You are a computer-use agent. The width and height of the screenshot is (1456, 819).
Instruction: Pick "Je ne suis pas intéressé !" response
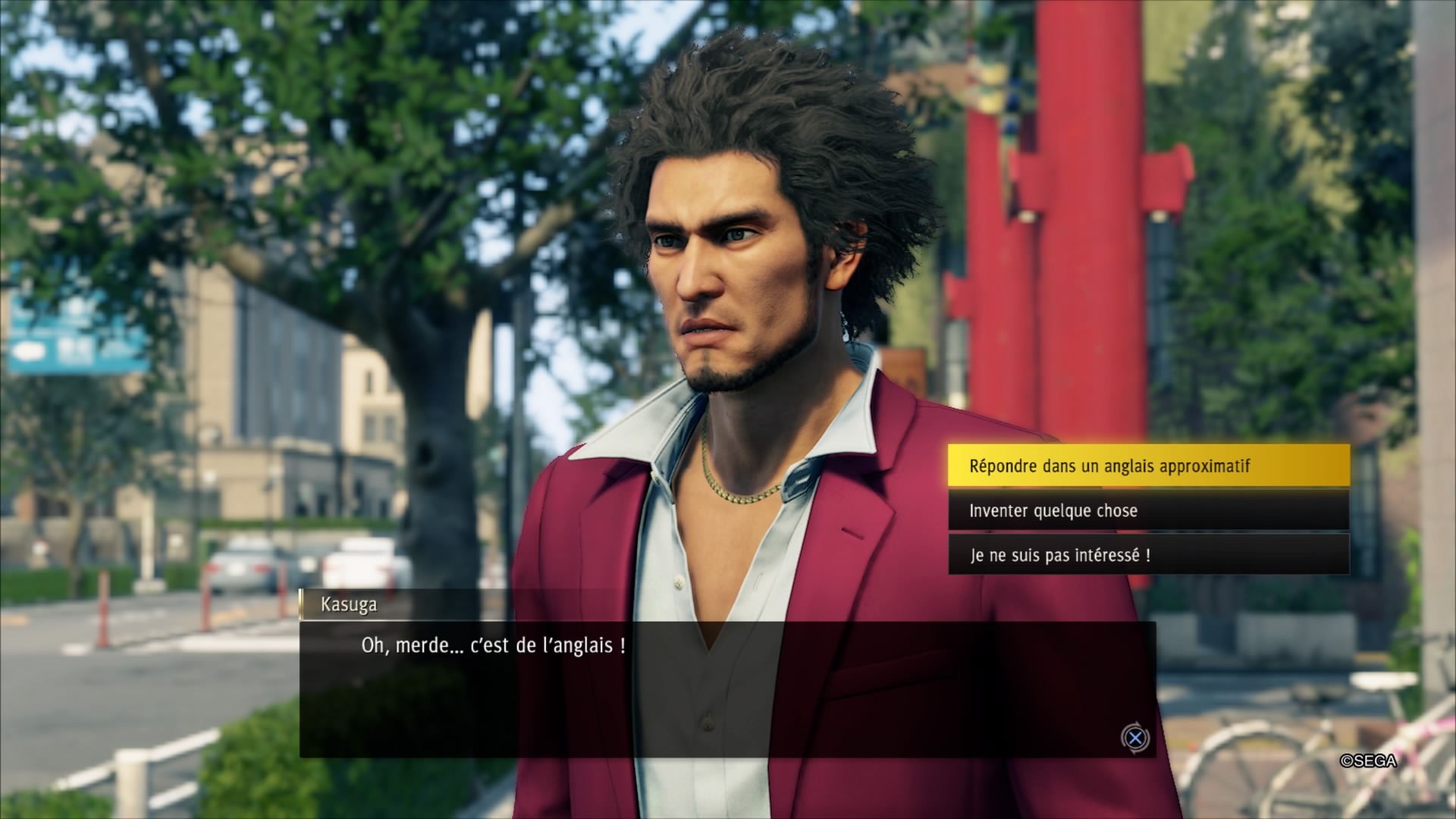pyautogui.click(x=1148, y=555)
